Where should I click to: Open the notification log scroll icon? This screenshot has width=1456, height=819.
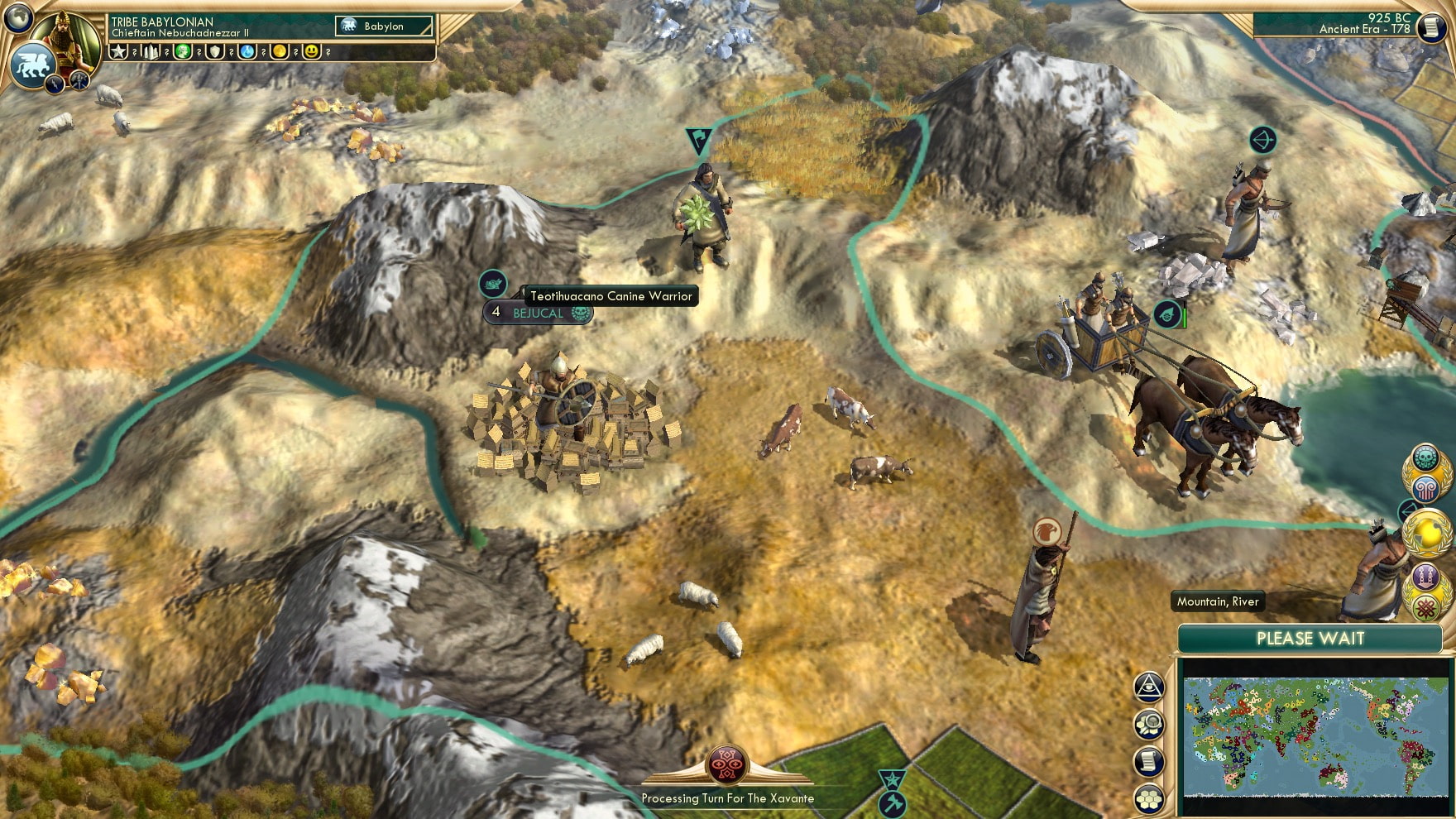(x=1147, y=761)
